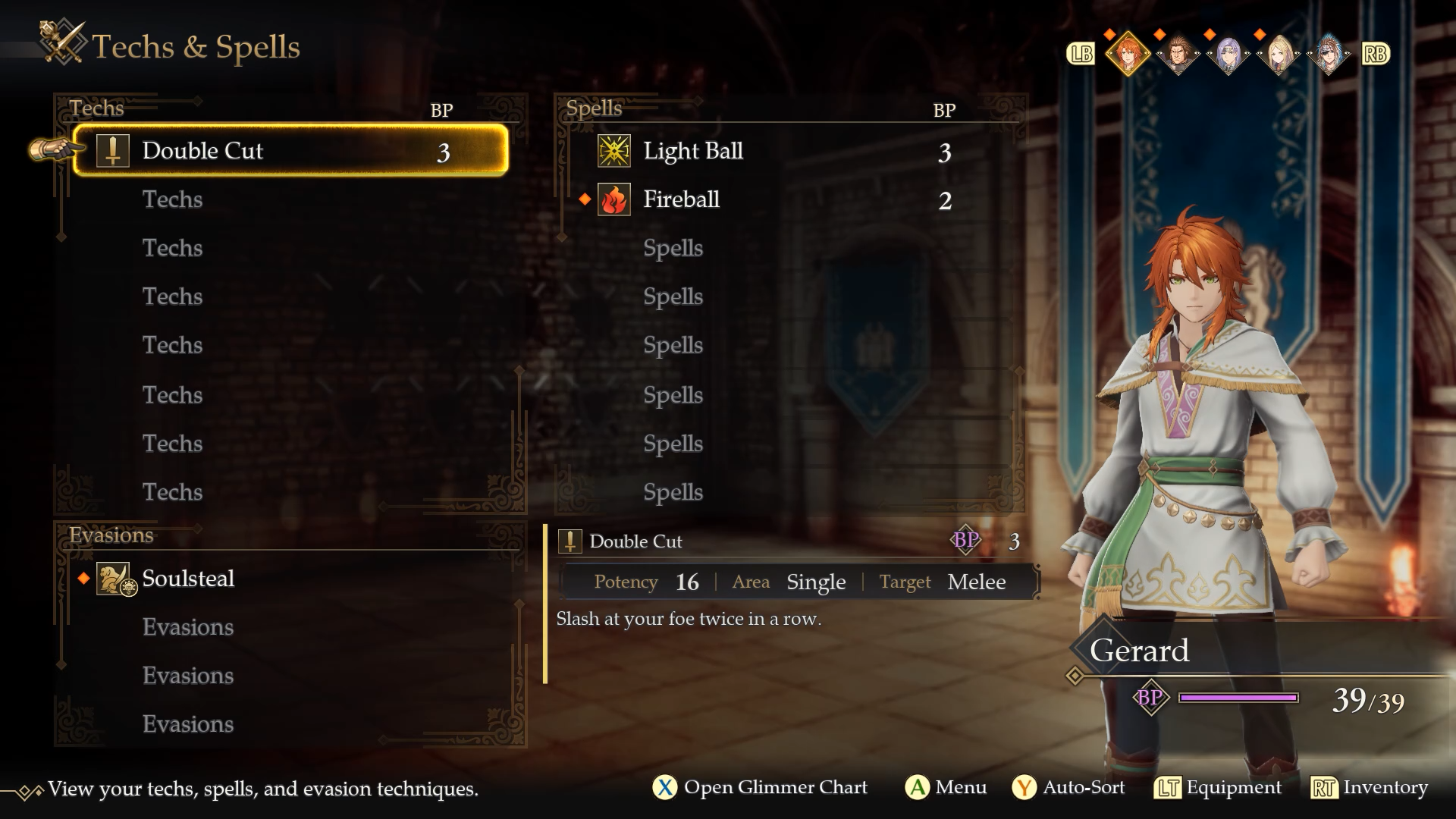1456x819 pixels.
Task: Choose the blonde-haired character portrait
Action: tap(1279, 54)
